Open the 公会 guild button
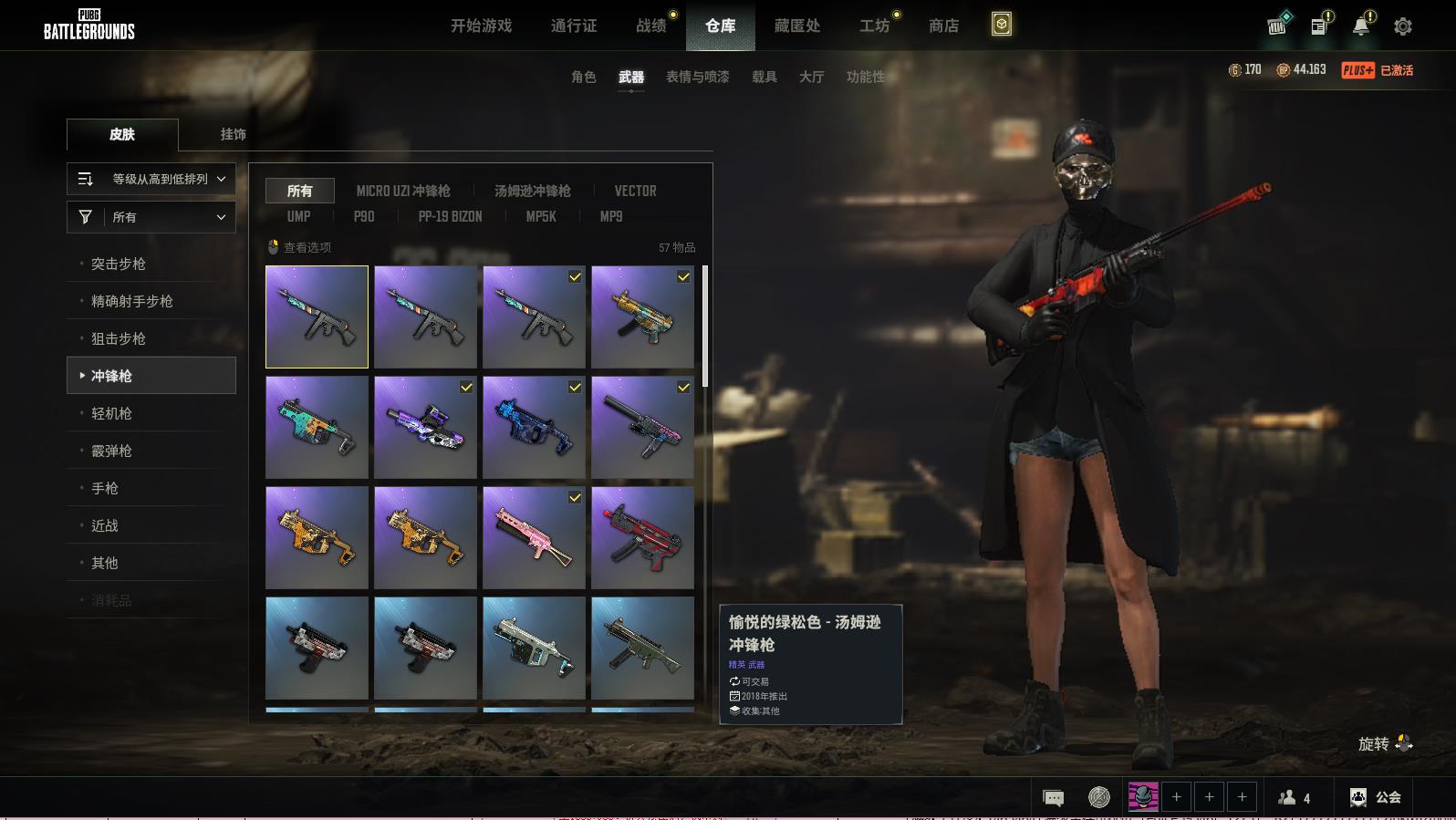 click(1376, 797)
